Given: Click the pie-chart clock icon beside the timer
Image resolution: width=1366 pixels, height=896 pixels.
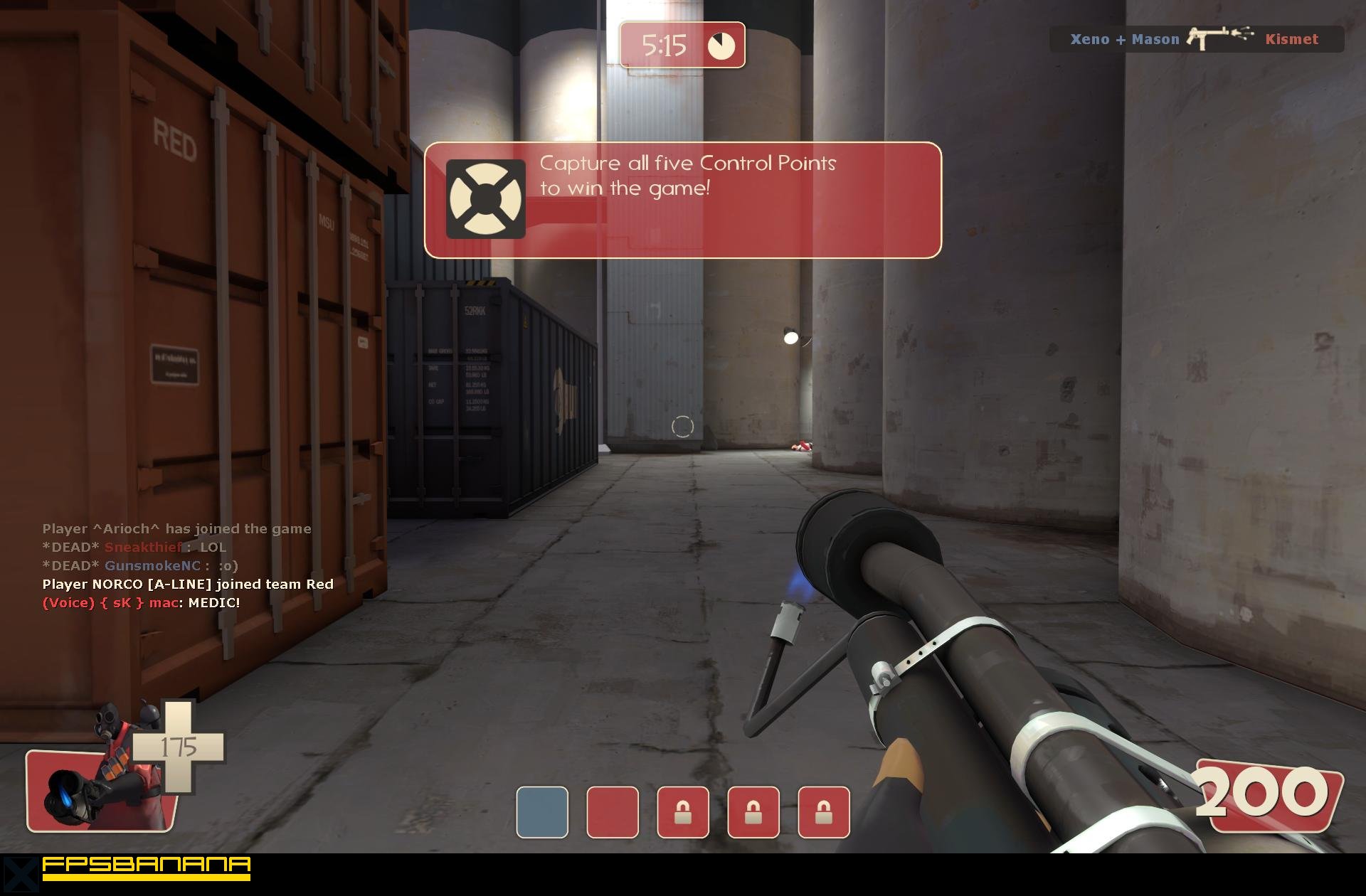Looking at the screenshot, I should (x=721, y=45).
